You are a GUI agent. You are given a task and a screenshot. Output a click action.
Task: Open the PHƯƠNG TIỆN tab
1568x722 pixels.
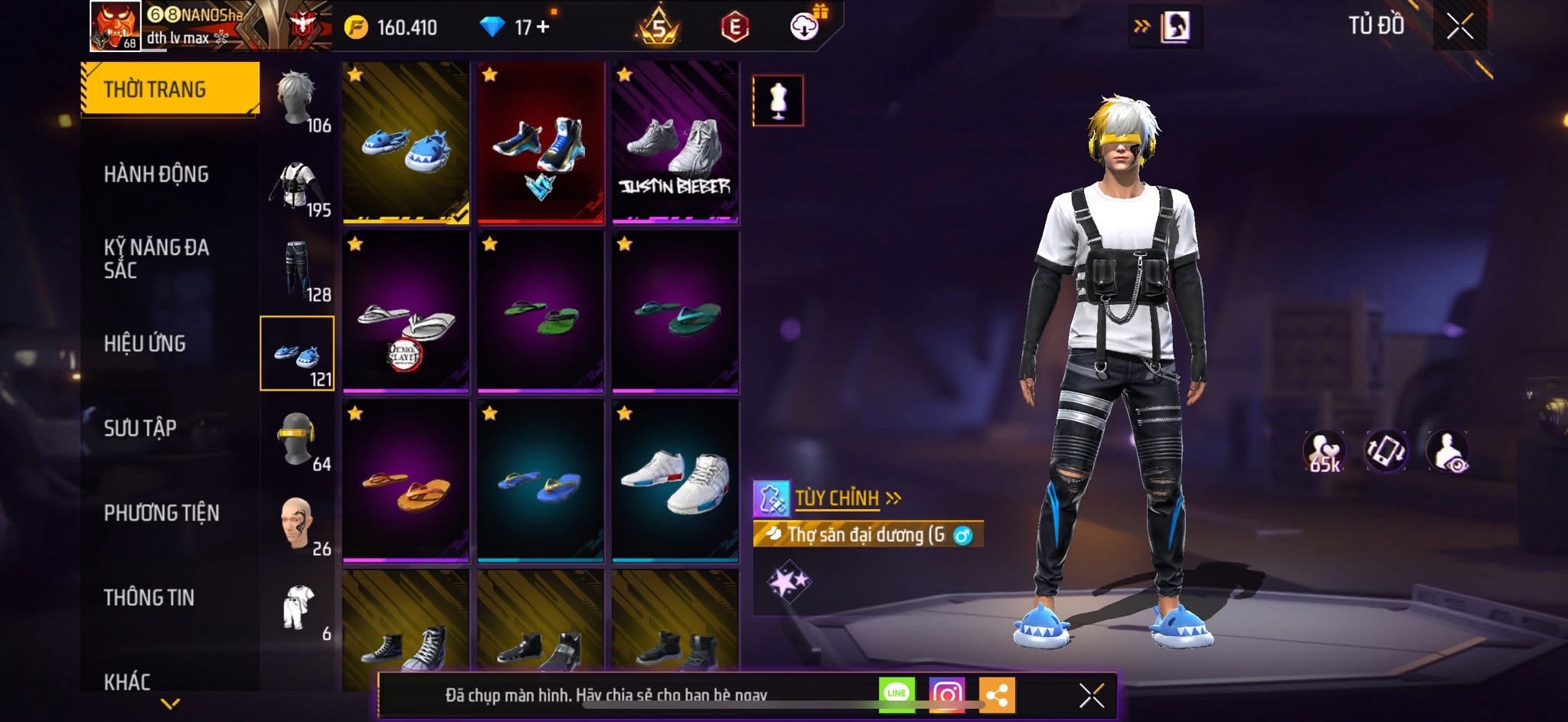click(x=162, y=513)
